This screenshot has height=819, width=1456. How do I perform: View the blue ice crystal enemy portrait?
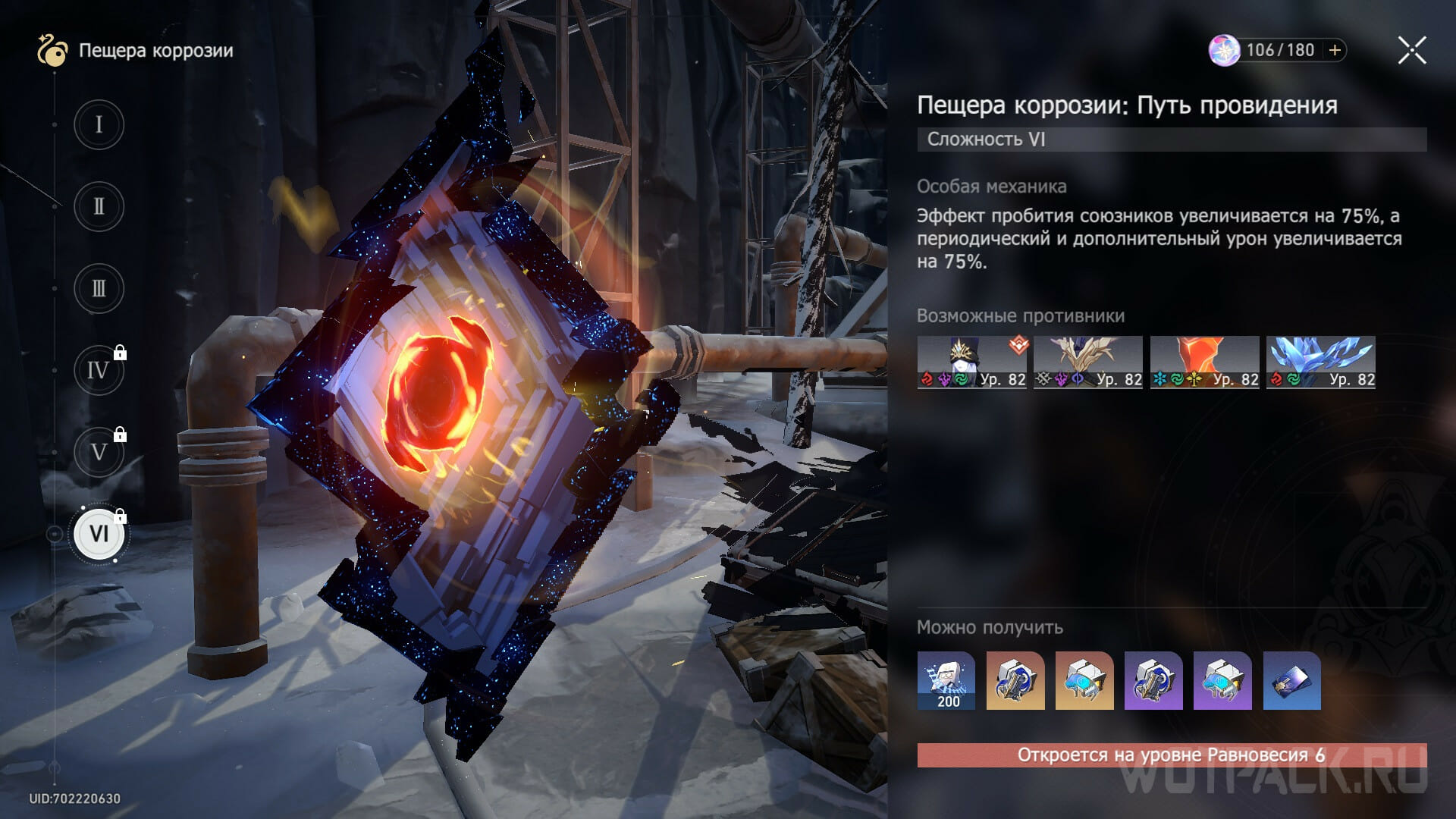tap(1320, 362)
